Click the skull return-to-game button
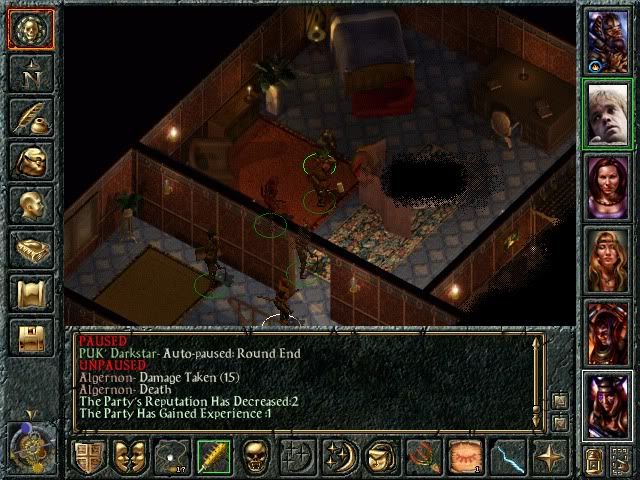Image resolution: width=640 pixels, height=480 pixels. click(29, 30)
